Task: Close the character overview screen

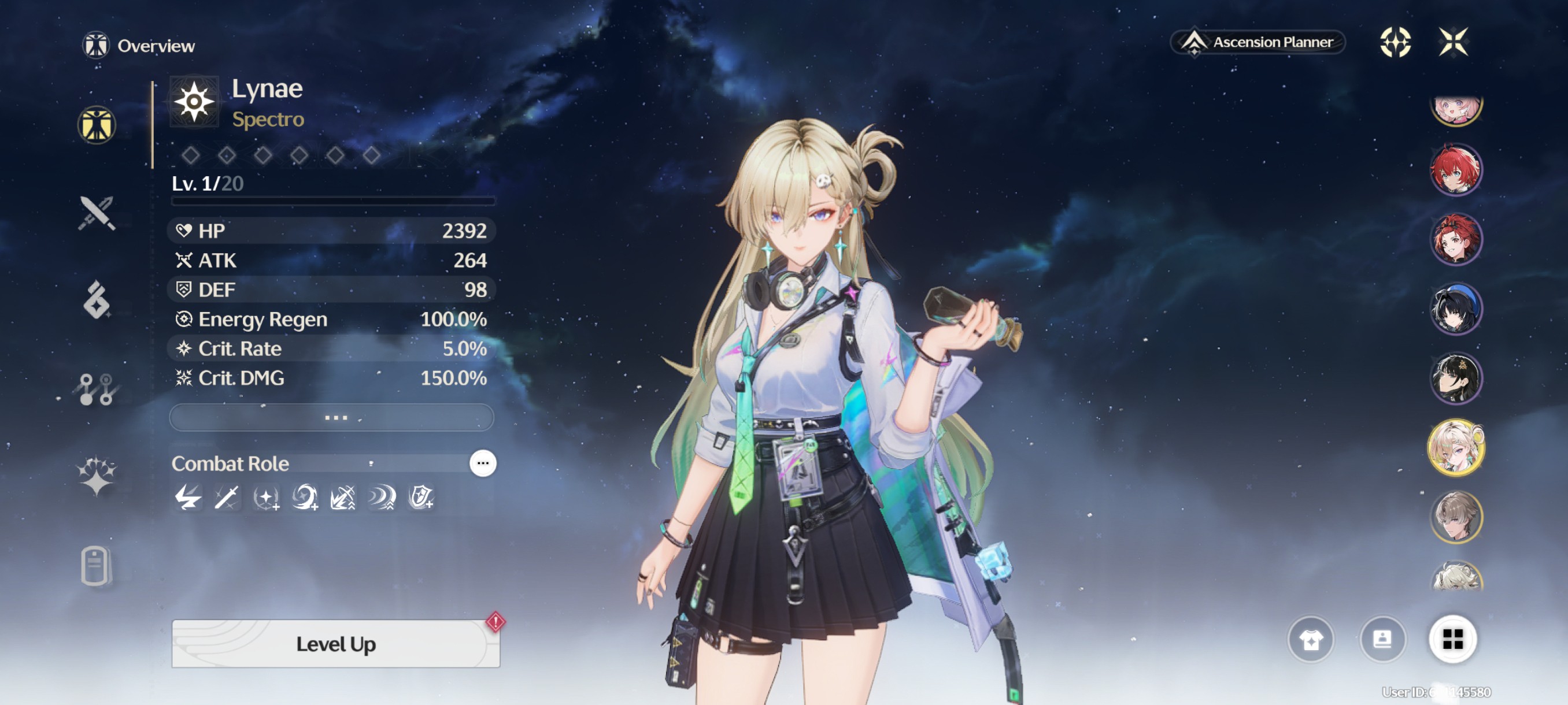Action: pyautogui.click(x=1453, y=42)
